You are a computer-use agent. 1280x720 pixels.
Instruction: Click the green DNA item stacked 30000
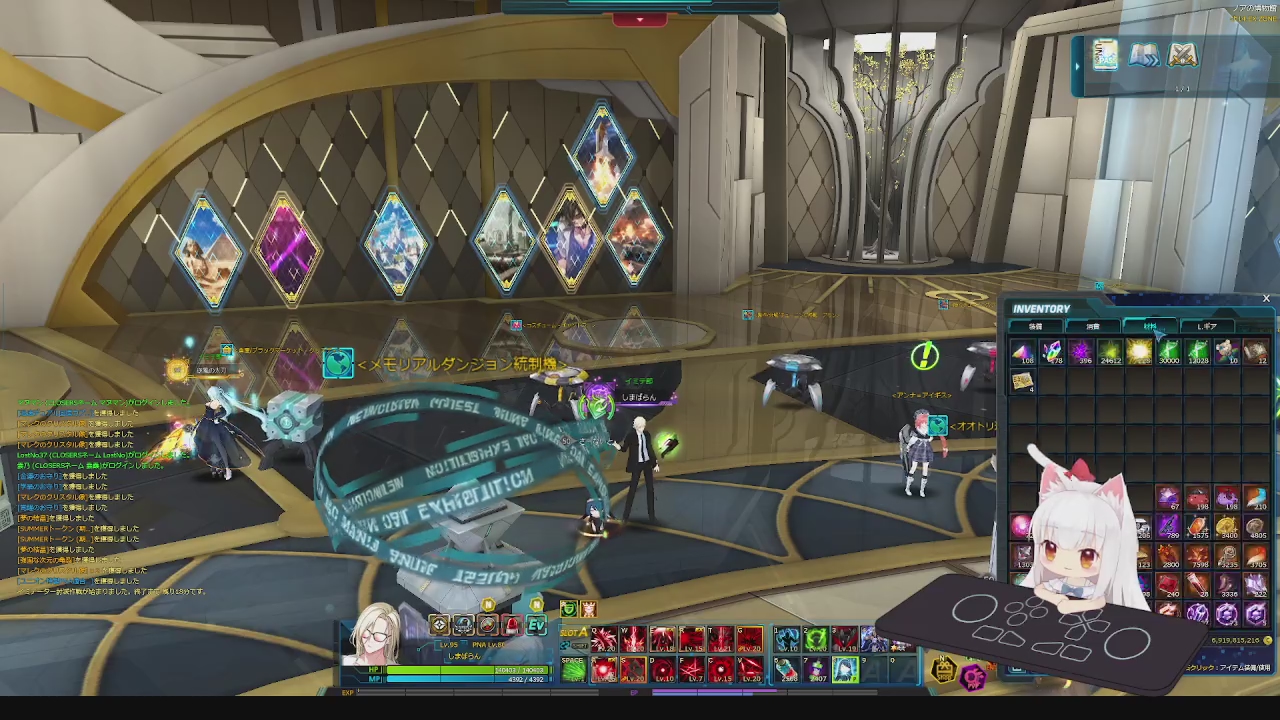(1168, 352)
